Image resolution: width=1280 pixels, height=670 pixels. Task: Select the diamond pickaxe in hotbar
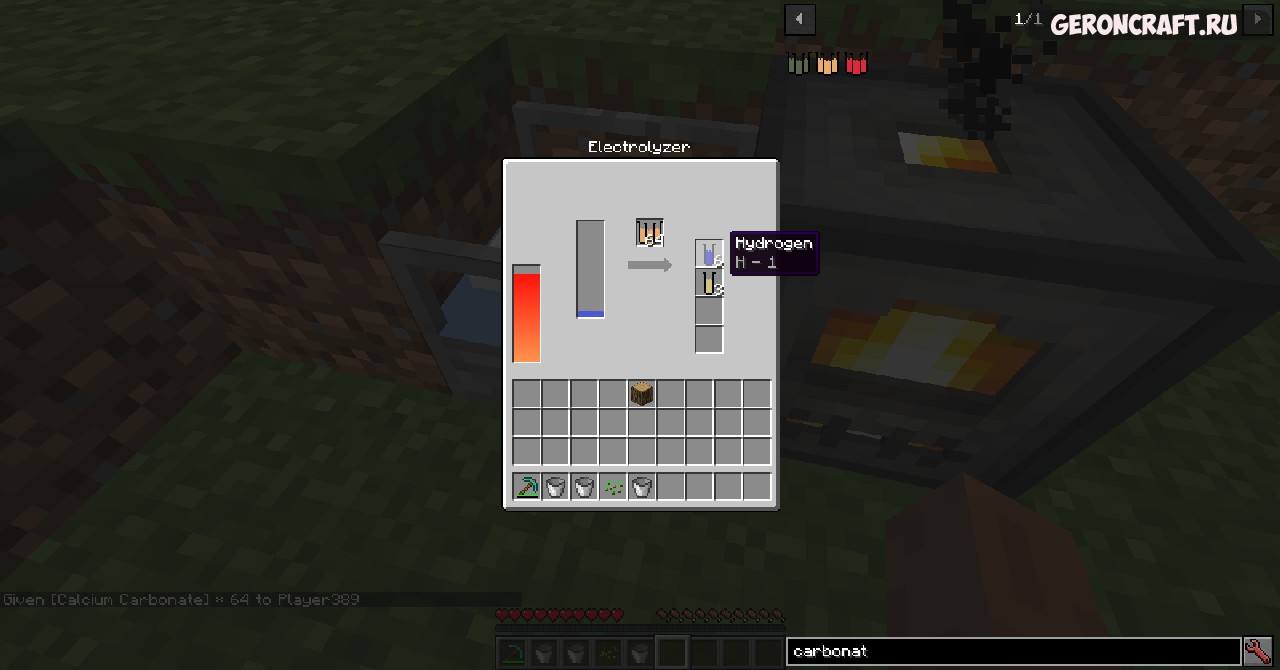(527, 487)
